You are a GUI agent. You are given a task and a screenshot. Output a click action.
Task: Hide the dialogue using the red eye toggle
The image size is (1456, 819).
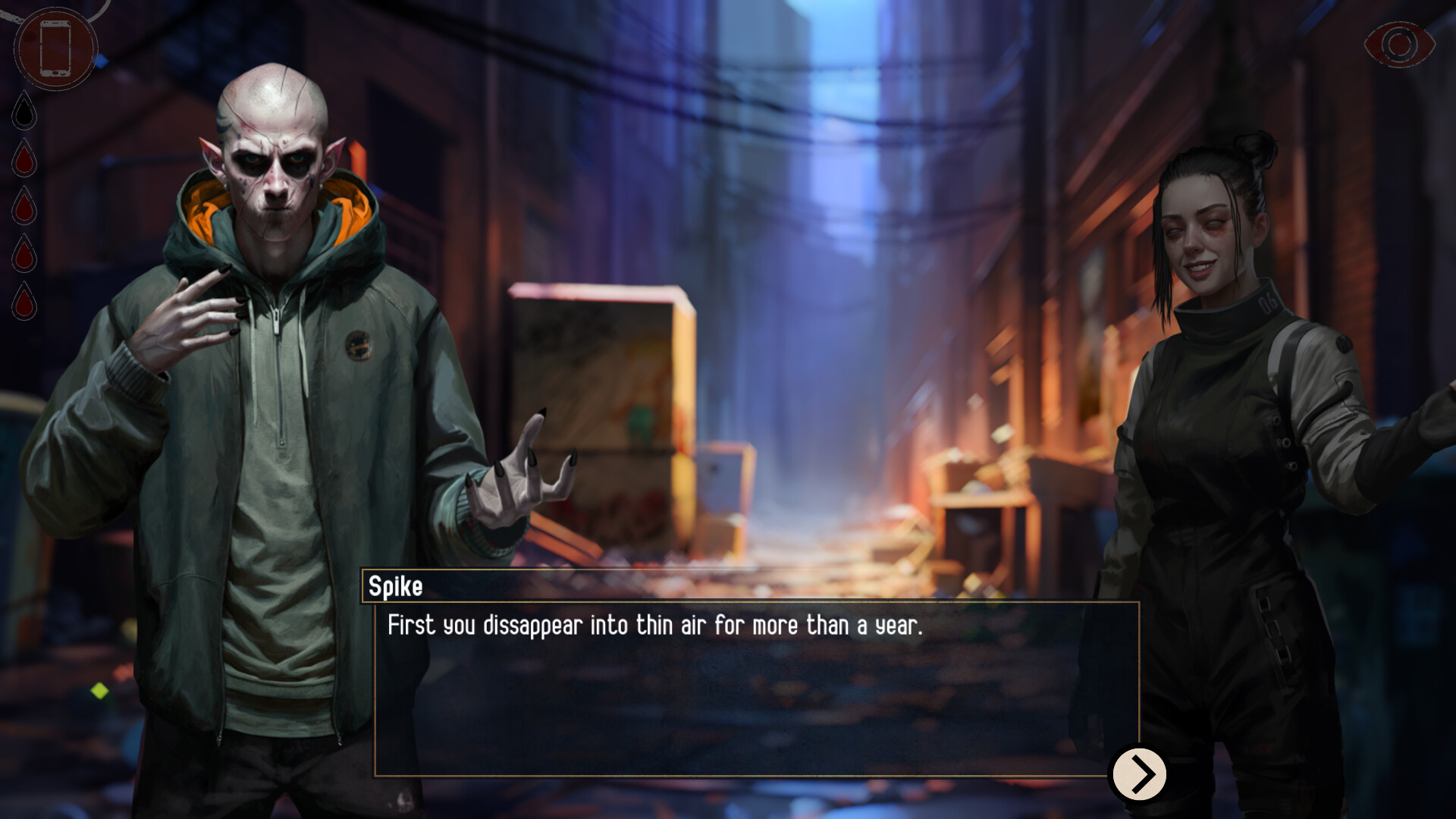click(x=1399, y=45)
